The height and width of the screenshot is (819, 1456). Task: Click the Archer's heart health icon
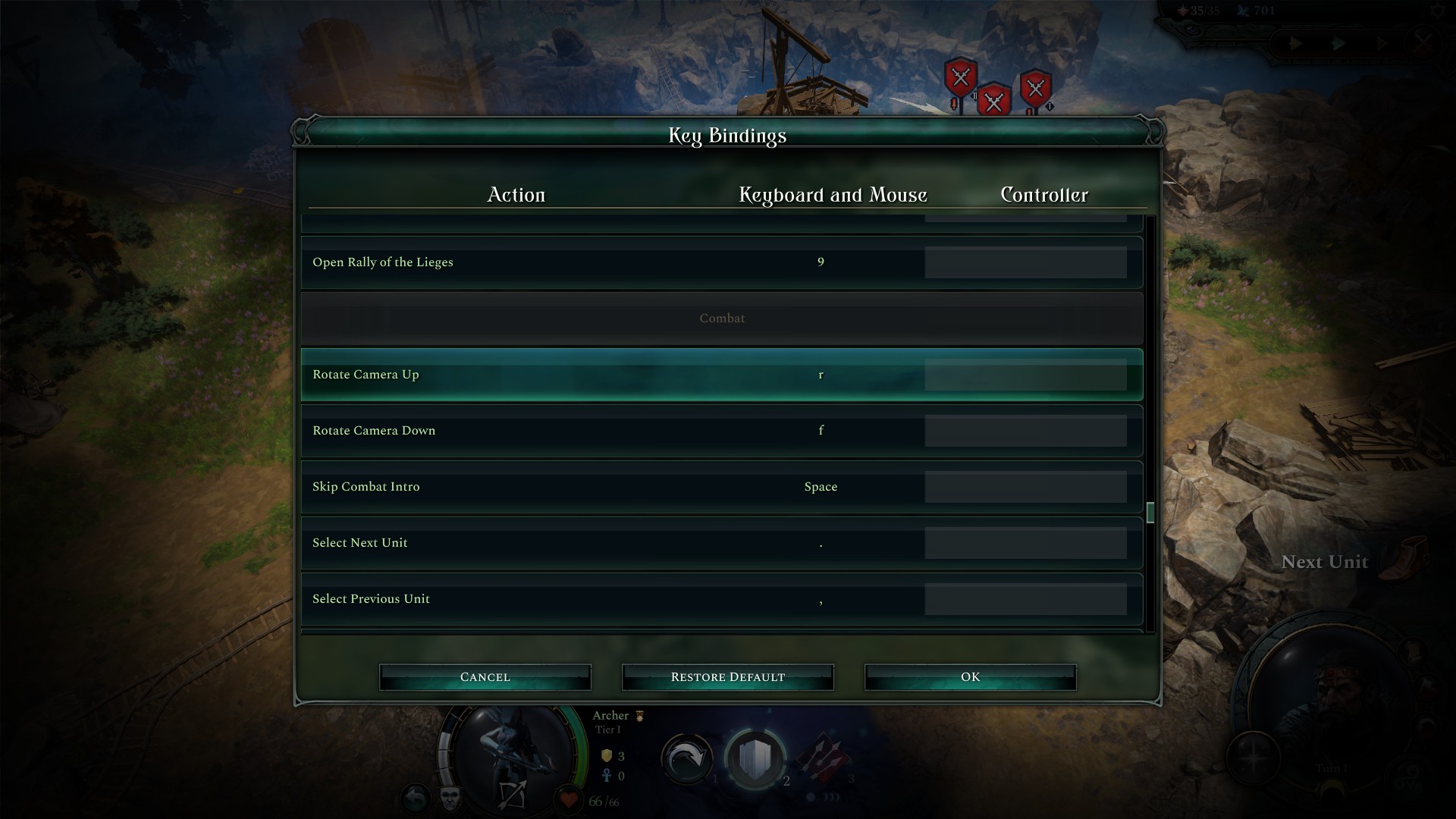pos(570,798)
